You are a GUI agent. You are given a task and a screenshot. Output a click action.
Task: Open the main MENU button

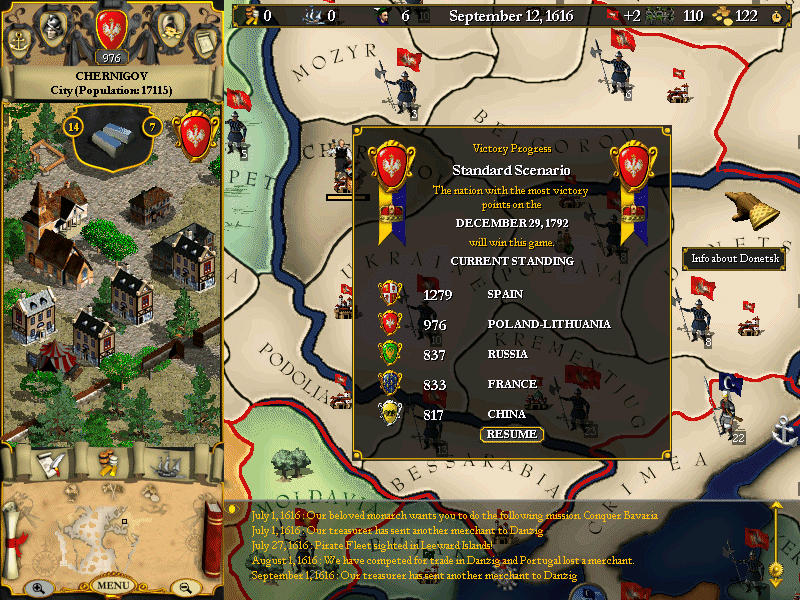pos(113,585)
